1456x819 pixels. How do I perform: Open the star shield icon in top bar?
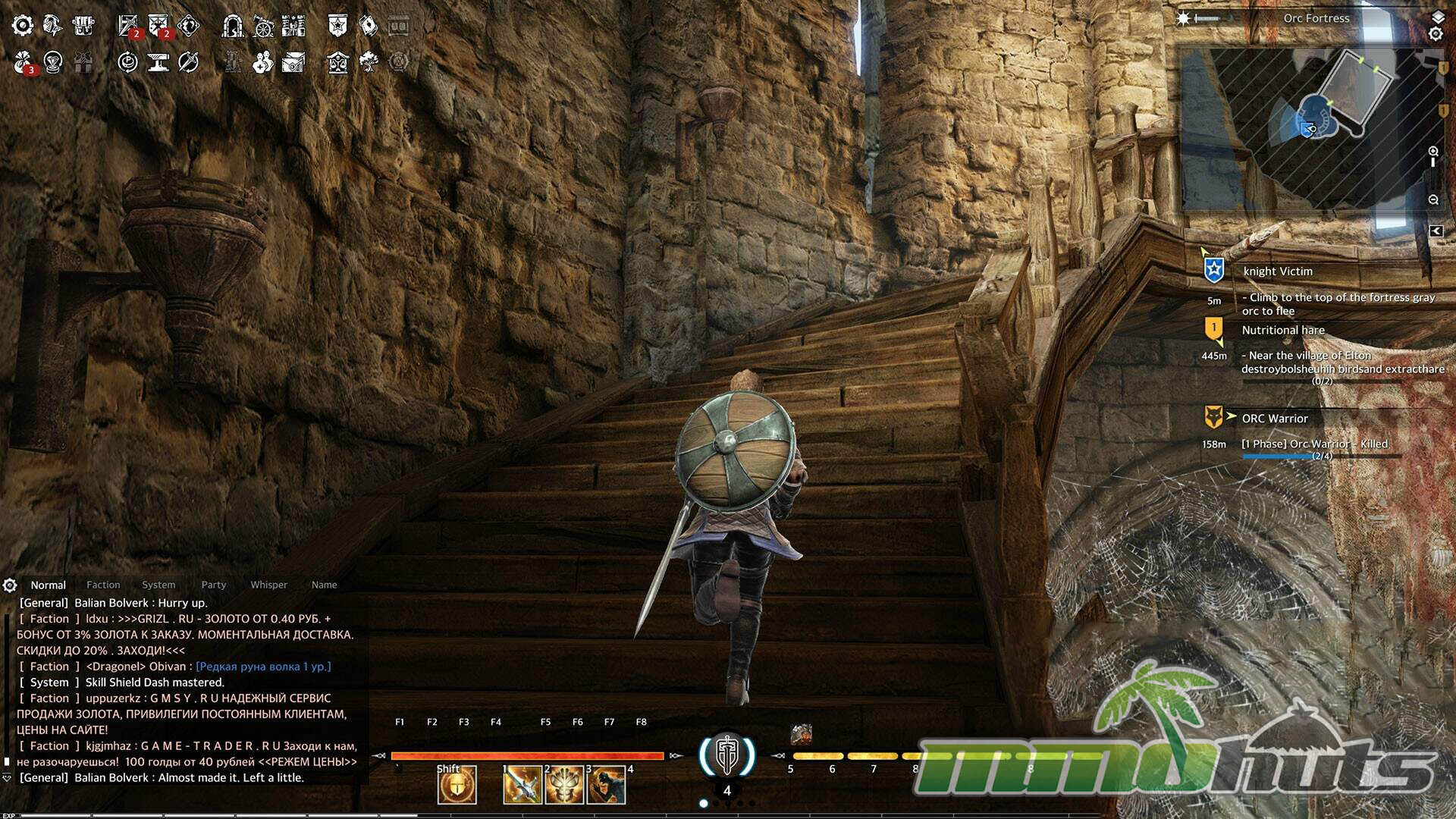click(337, 26)
